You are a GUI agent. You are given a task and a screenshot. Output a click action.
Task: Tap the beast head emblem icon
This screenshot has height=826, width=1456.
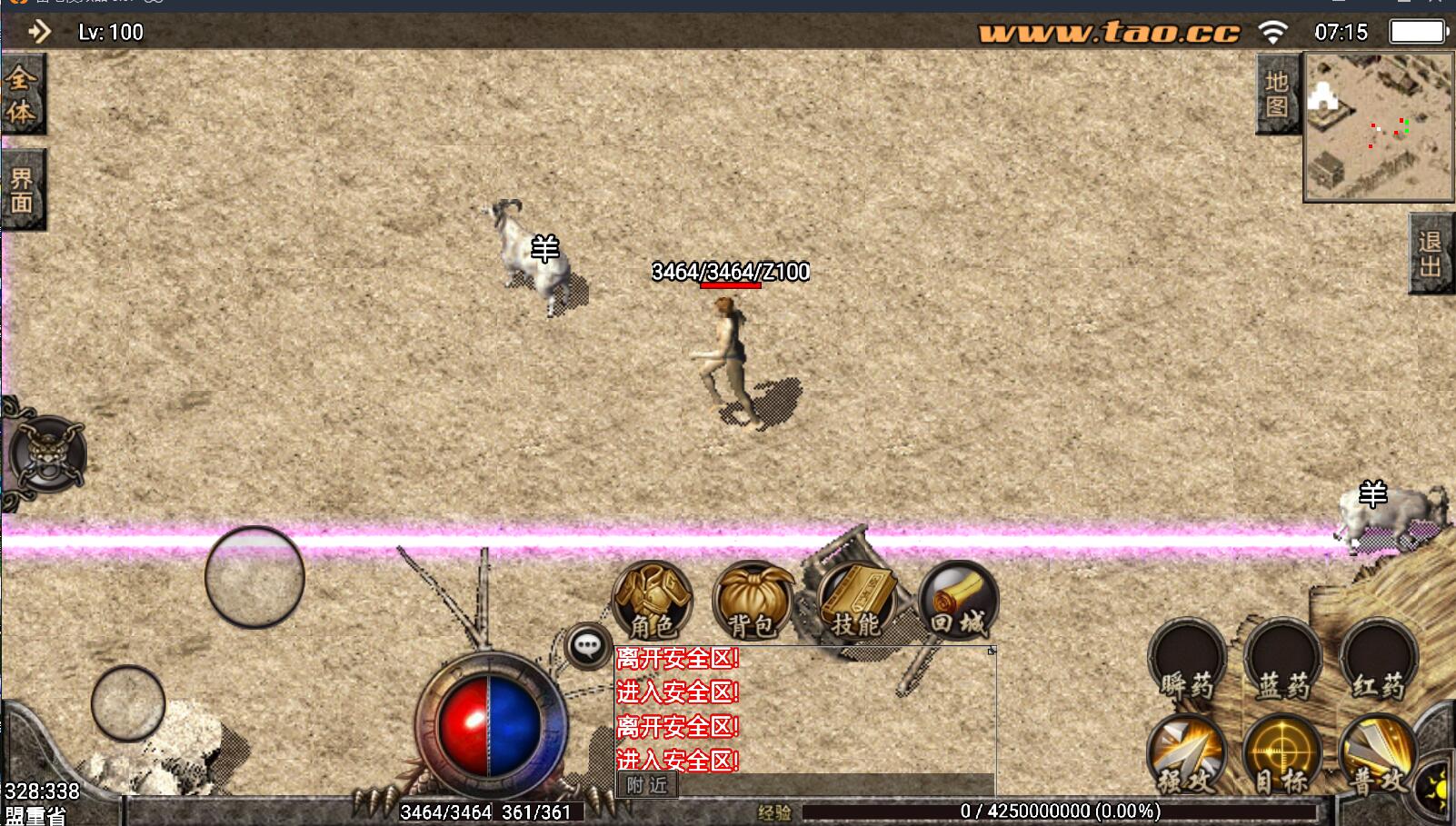tap(47, 454)
